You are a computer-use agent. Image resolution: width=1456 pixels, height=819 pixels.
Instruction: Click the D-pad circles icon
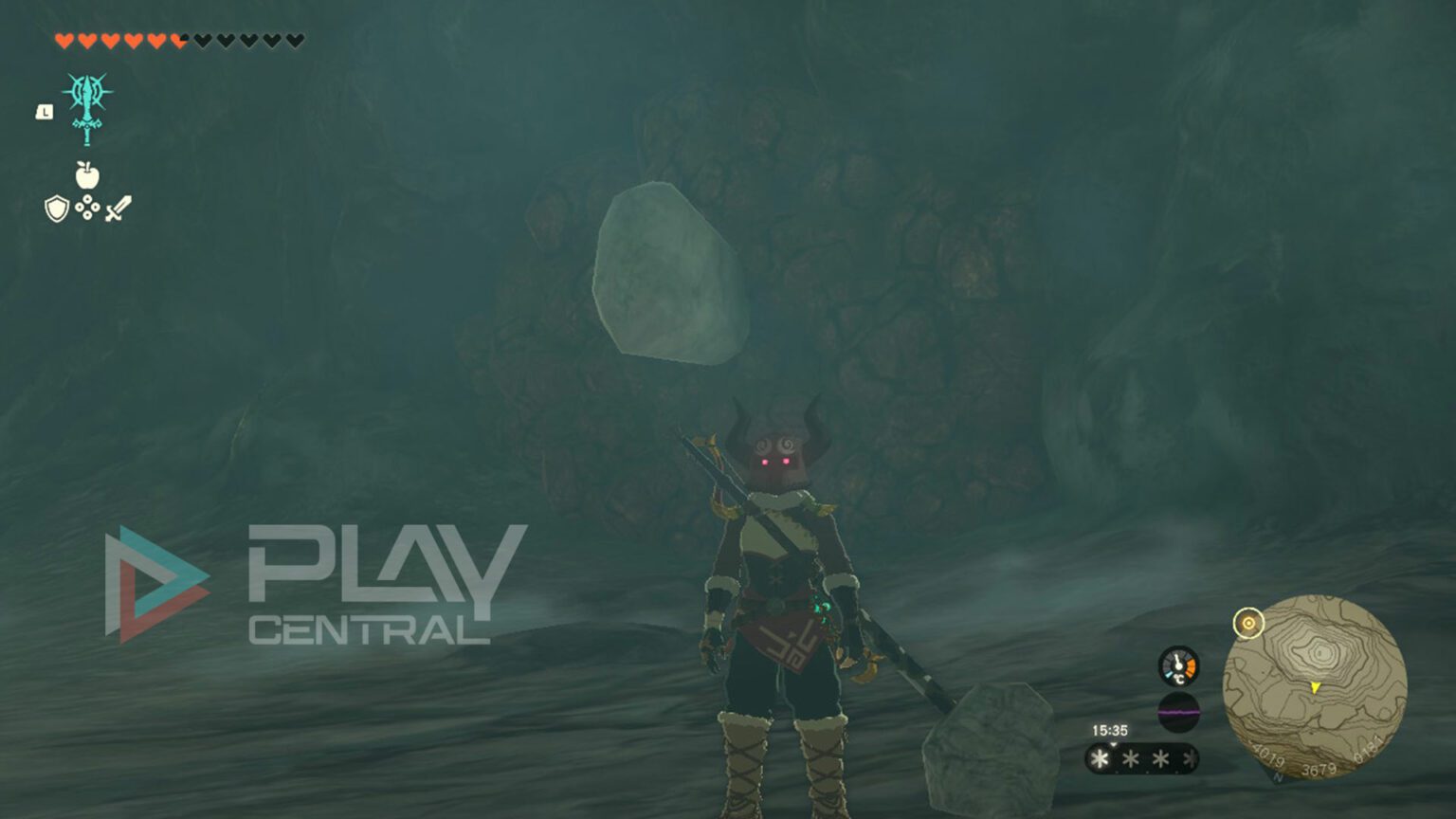(x=87, y=208)
